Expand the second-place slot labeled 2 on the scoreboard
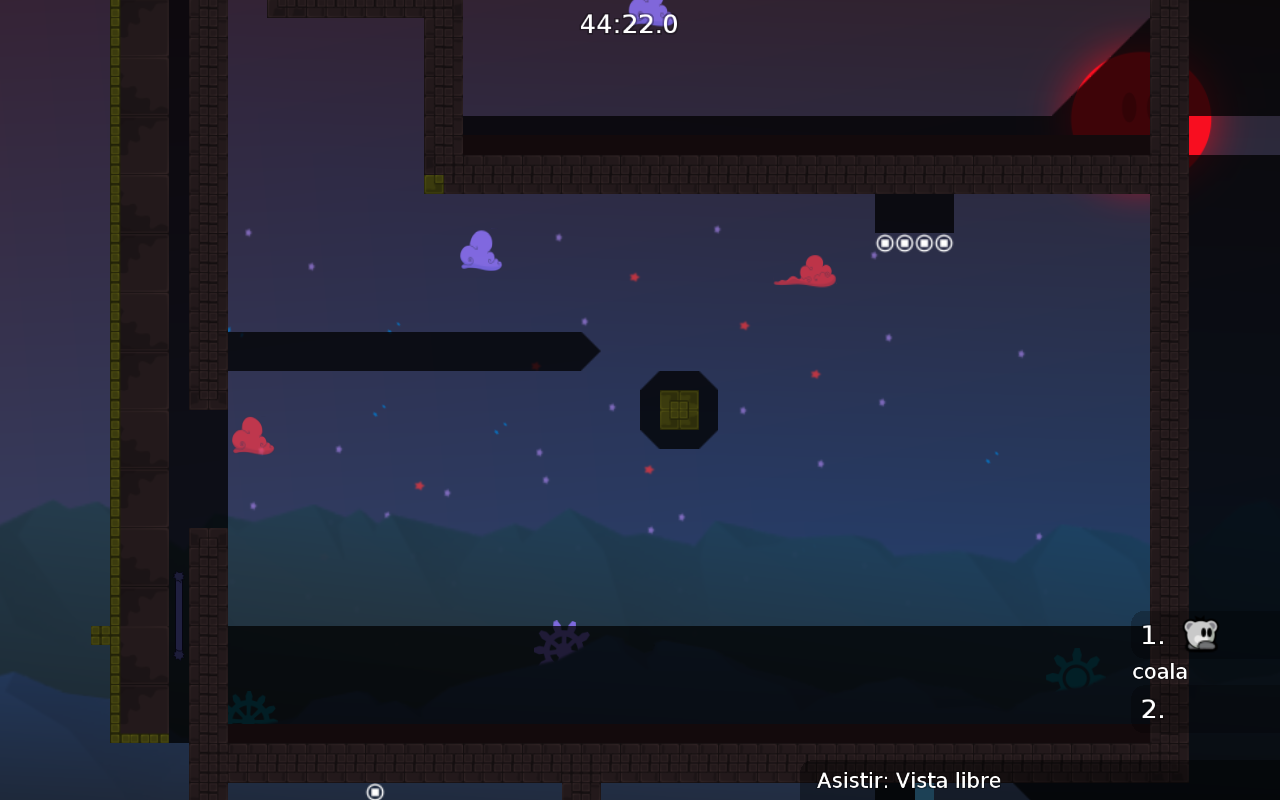This screenshot has width=1280, height=800. pyautogui.click(x=1152, y=710)
